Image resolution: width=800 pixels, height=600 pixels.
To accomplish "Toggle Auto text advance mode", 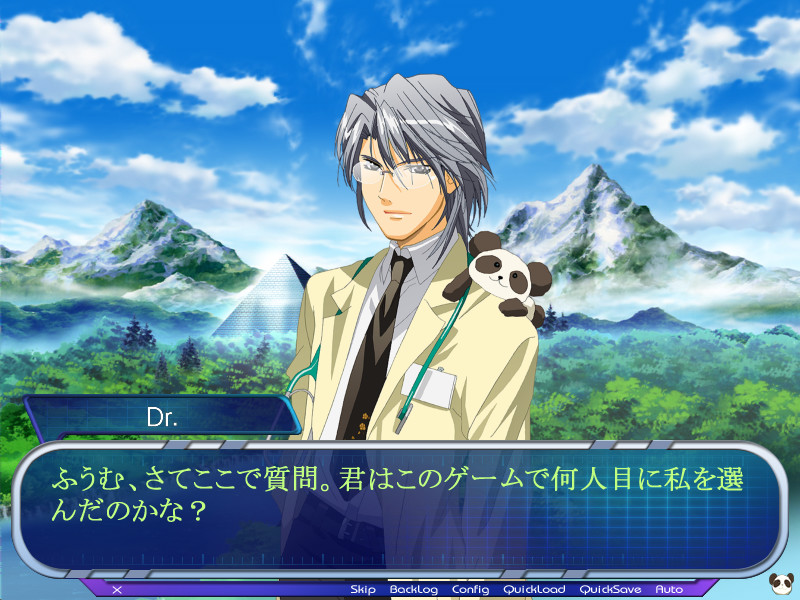I will click(669, 590).
